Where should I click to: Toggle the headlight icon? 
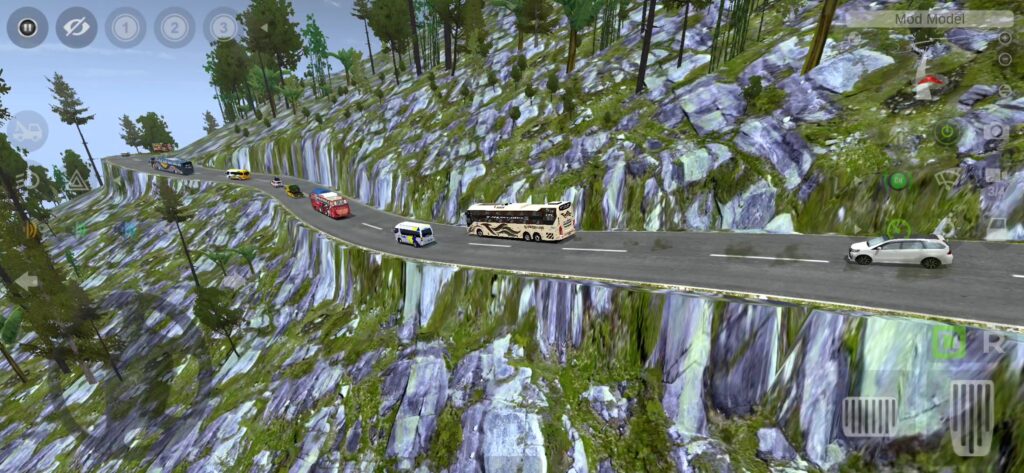[x=27, y=181]
